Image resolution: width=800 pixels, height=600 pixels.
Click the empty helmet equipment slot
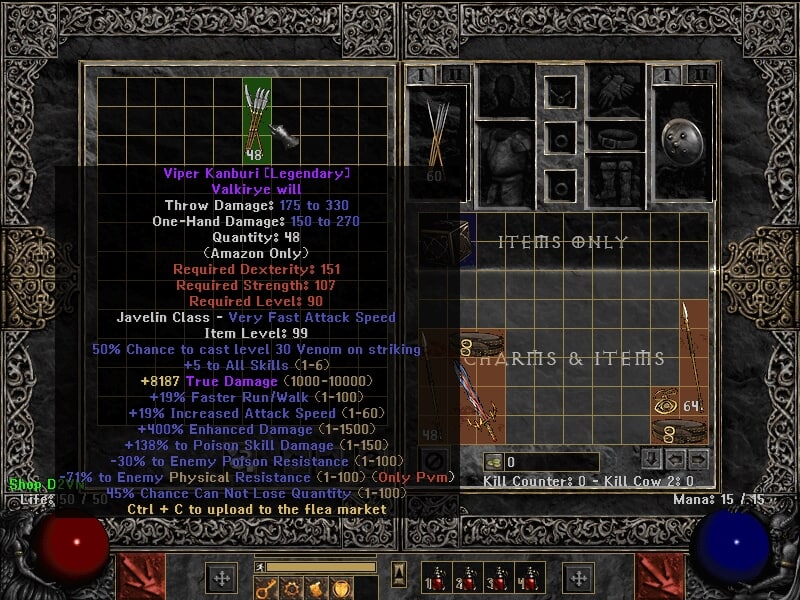503,90
